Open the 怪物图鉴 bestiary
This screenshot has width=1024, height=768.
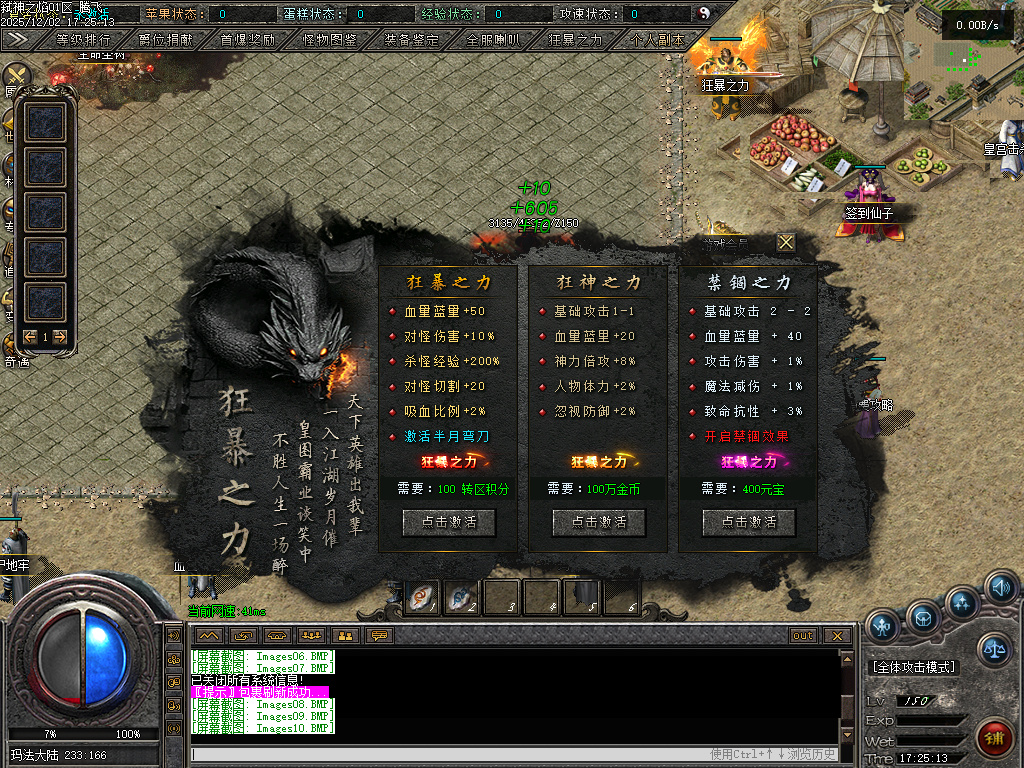[329, 40]
